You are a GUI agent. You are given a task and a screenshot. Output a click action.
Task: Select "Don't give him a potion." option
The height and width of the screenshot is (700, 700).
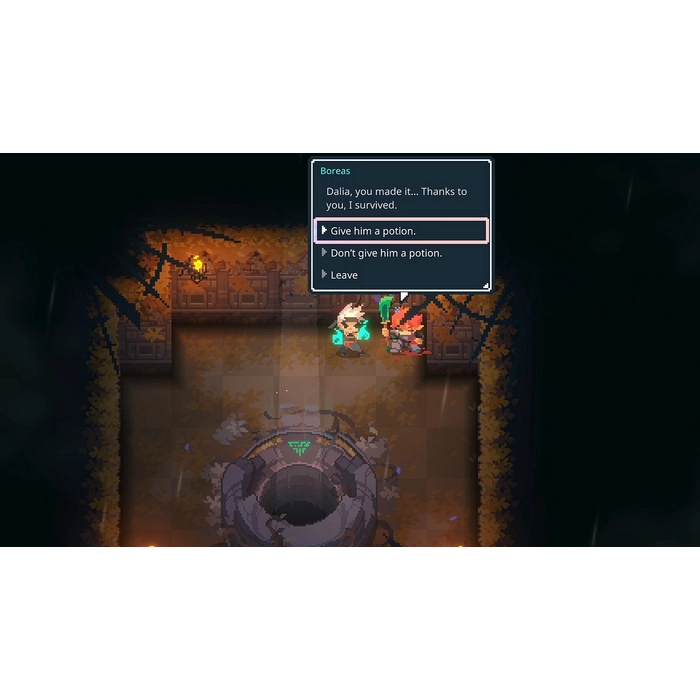[x=386, y=253]
